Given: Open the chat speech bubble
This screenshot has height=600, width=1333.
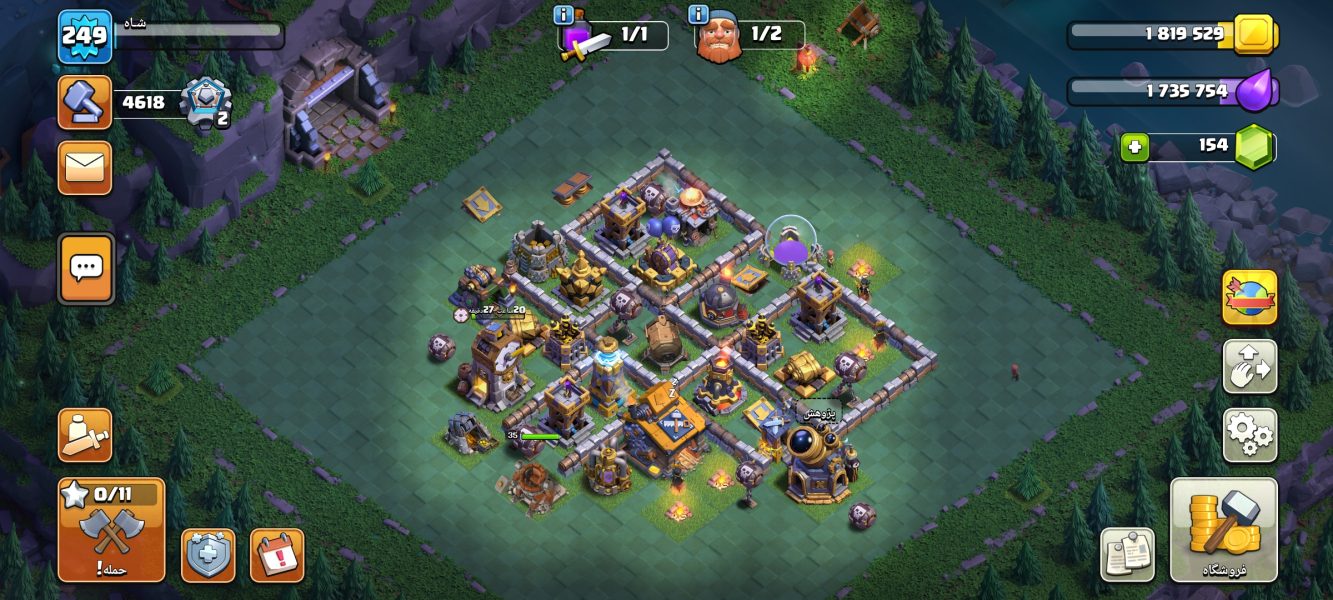Looking at the screenshot, I should pos(86,268).
